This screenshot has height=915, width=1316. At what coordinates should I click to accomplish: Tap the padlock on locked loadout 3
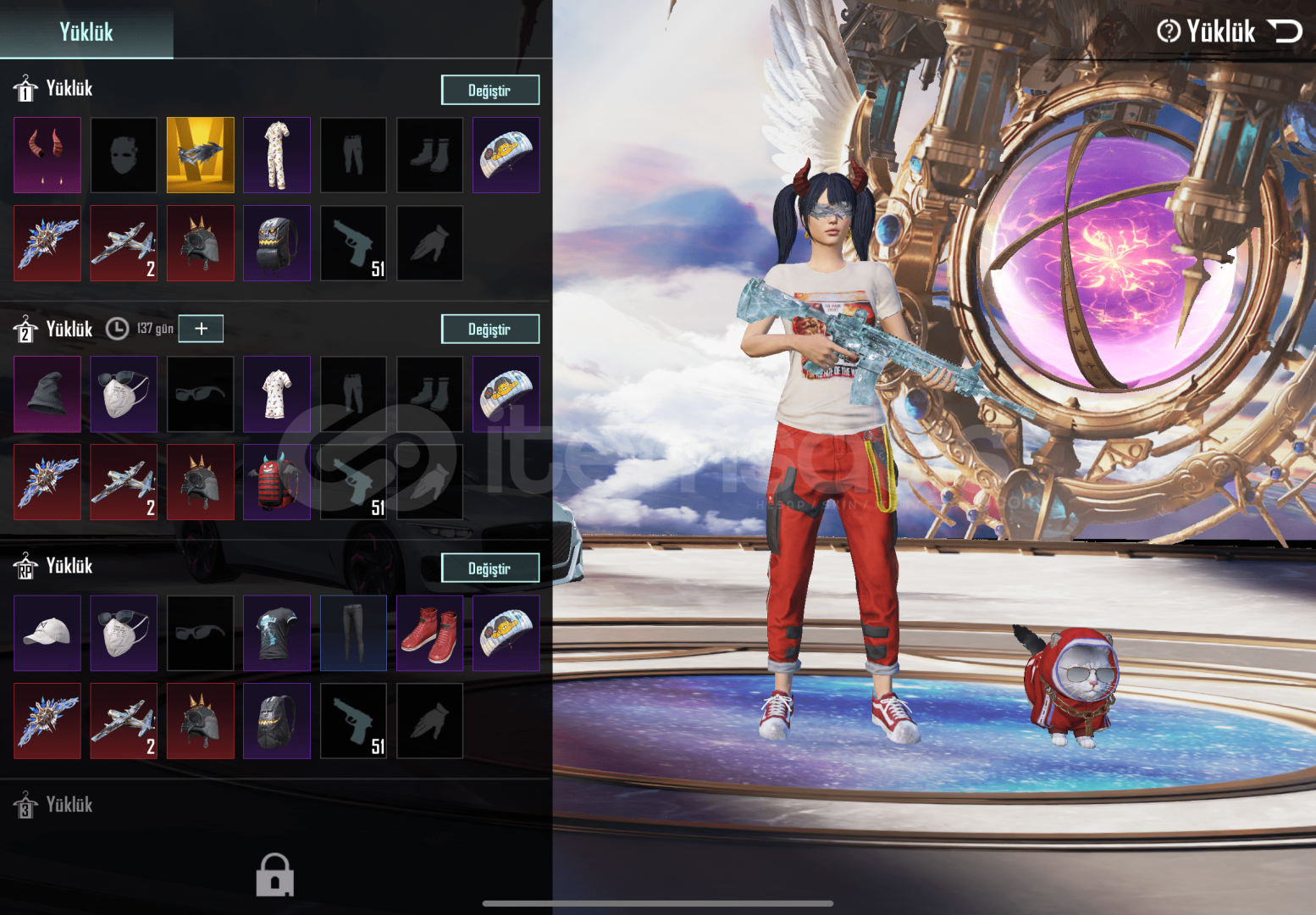275,874
